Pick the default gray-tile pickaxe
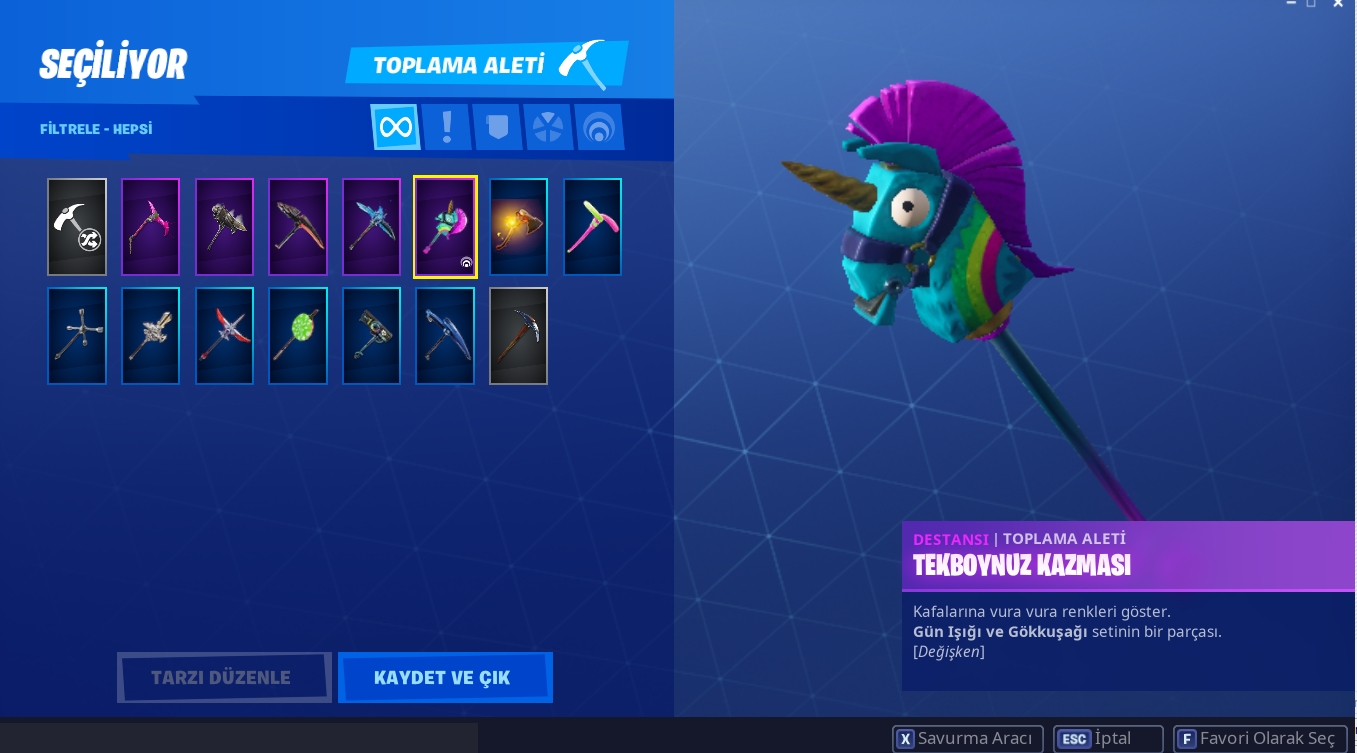The image size is (1357, 753). pos(518,336)
